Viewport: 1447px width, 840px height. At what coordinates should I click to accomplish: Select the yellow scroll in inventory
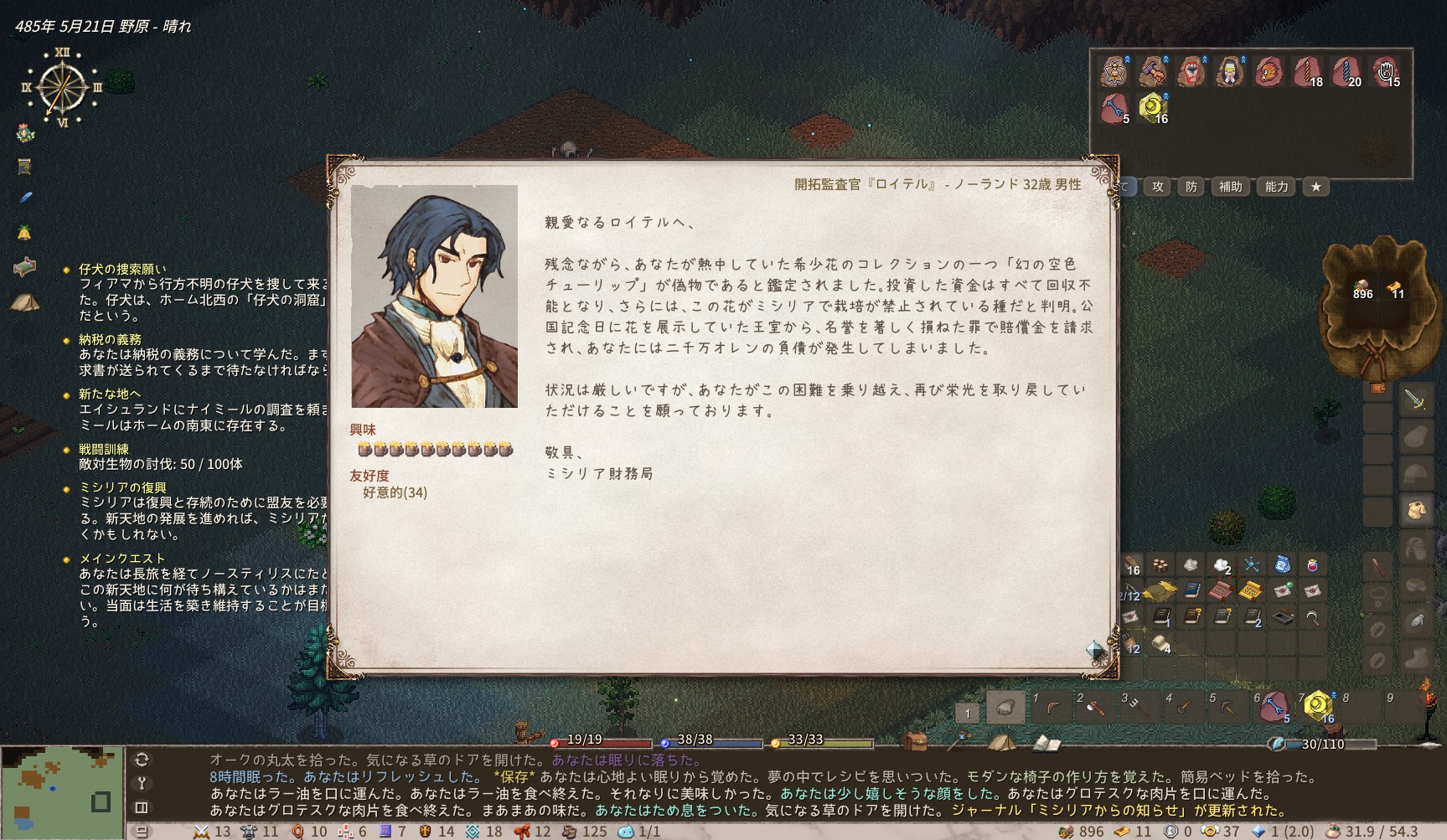[1250, 591]
